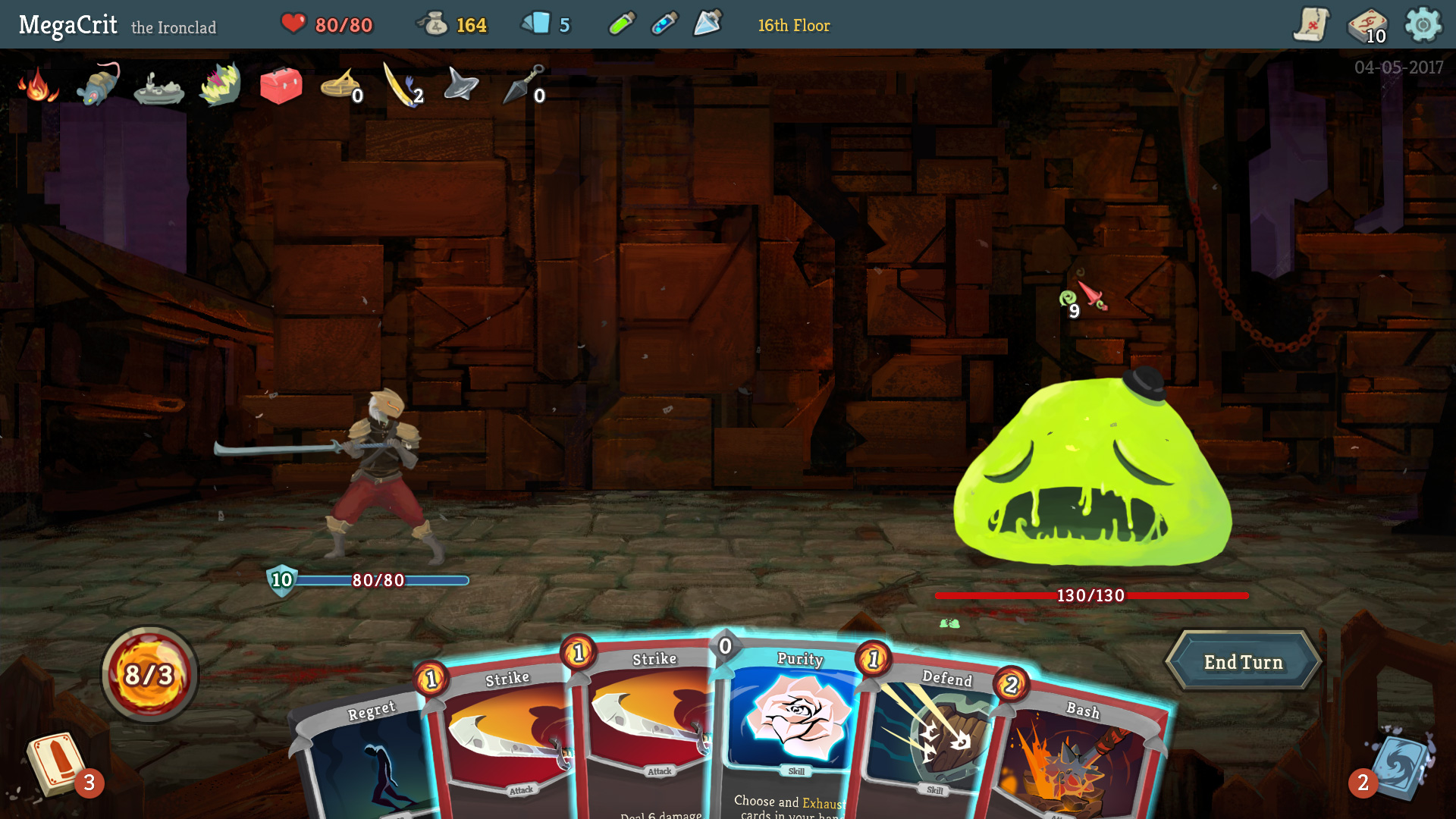
Task: Select the Shuriken relic
Action: tap(460, 85)
